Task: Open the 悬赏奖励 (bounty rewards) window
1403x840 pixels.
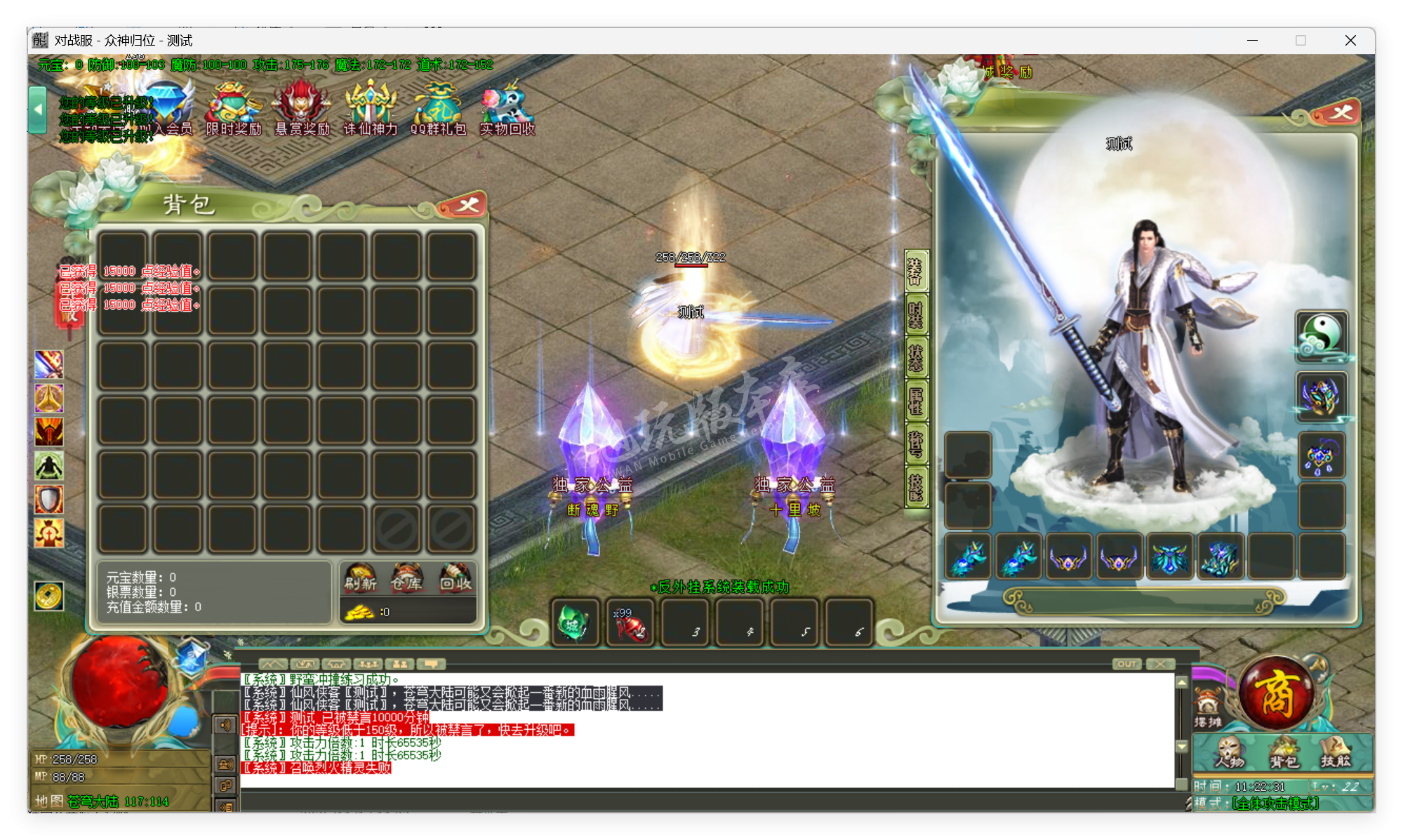Action: point(302,105)
